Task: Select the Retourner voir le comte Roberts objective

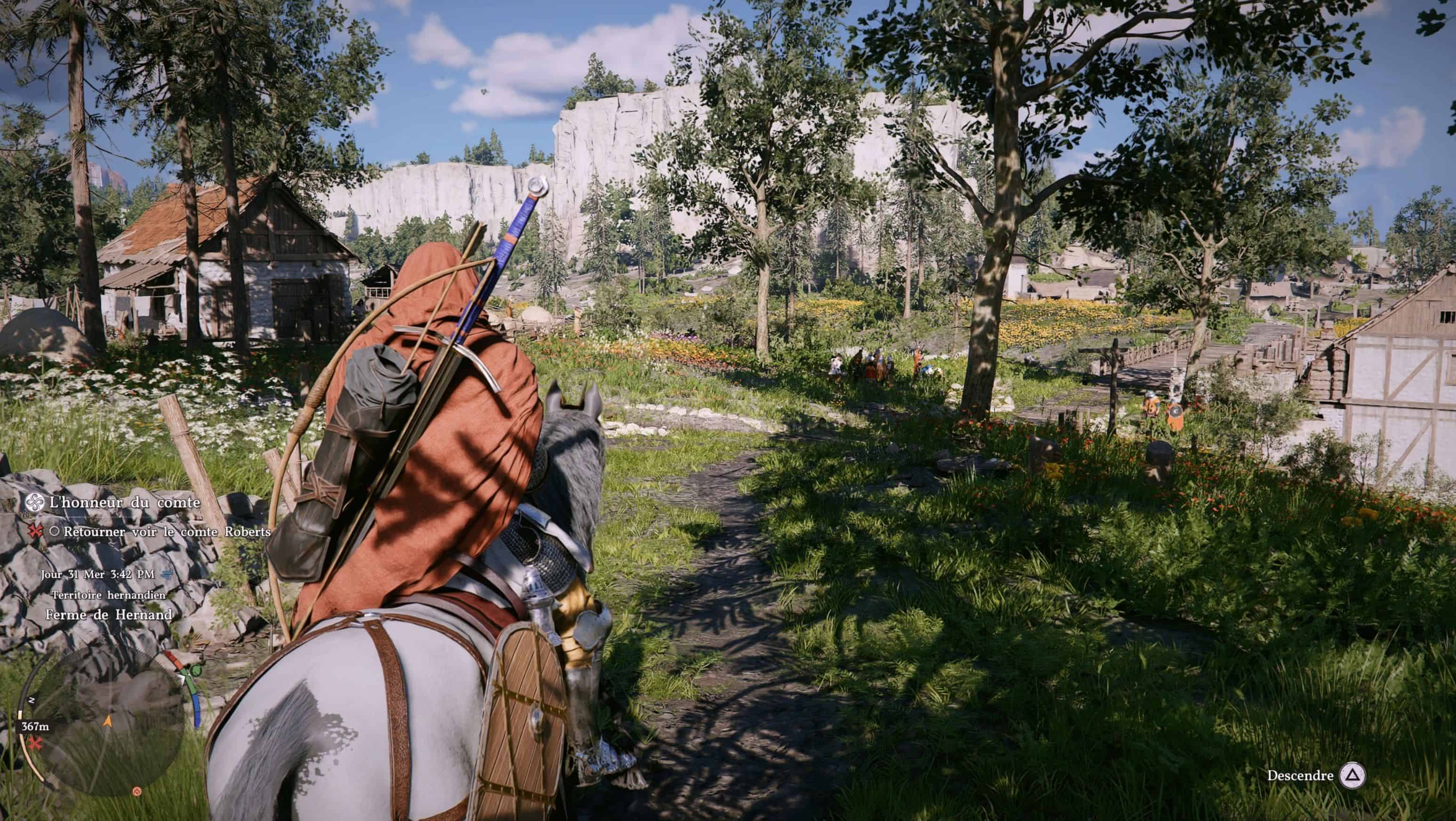Action: [167, 532]
